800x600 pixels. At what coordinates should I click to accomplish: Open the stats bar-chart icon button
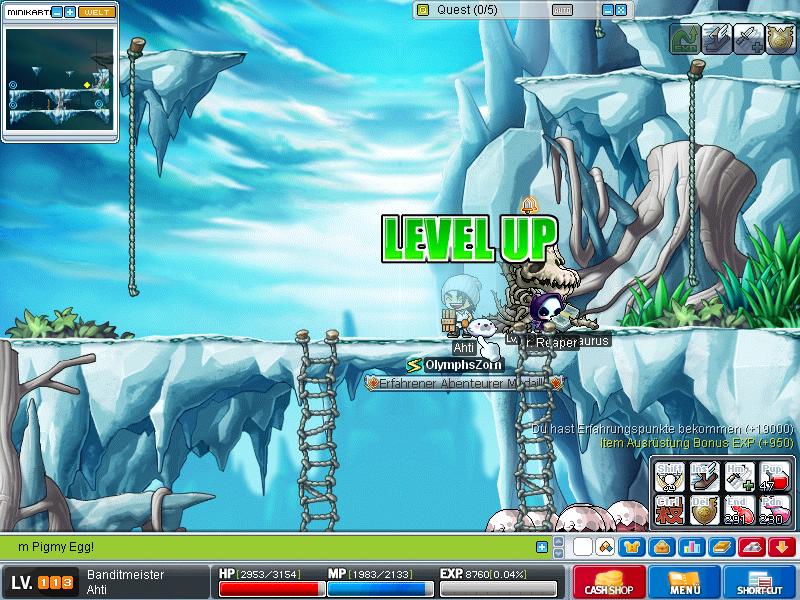click(x=692, y=547)
